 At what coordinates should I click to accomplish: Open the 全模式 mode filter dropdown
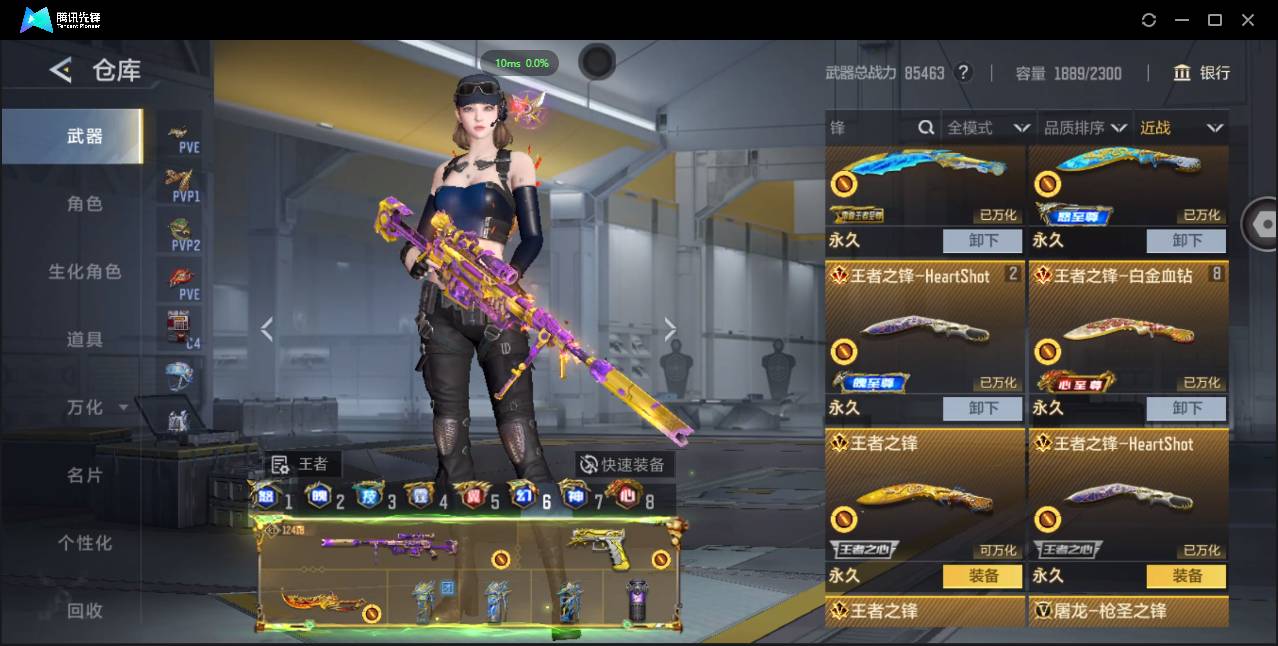(x=988, y=128)
